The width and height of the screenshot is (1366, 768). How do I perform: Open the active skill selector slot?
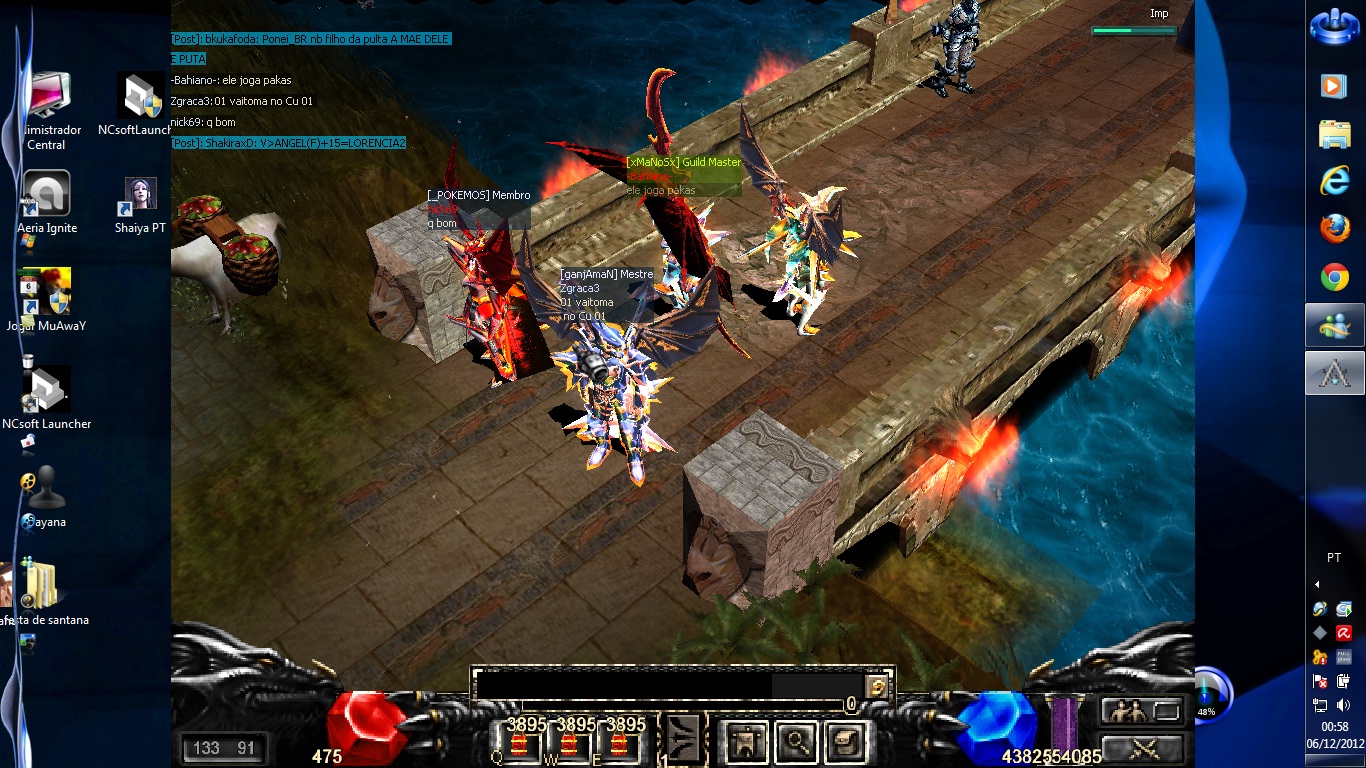pos(684,741)
